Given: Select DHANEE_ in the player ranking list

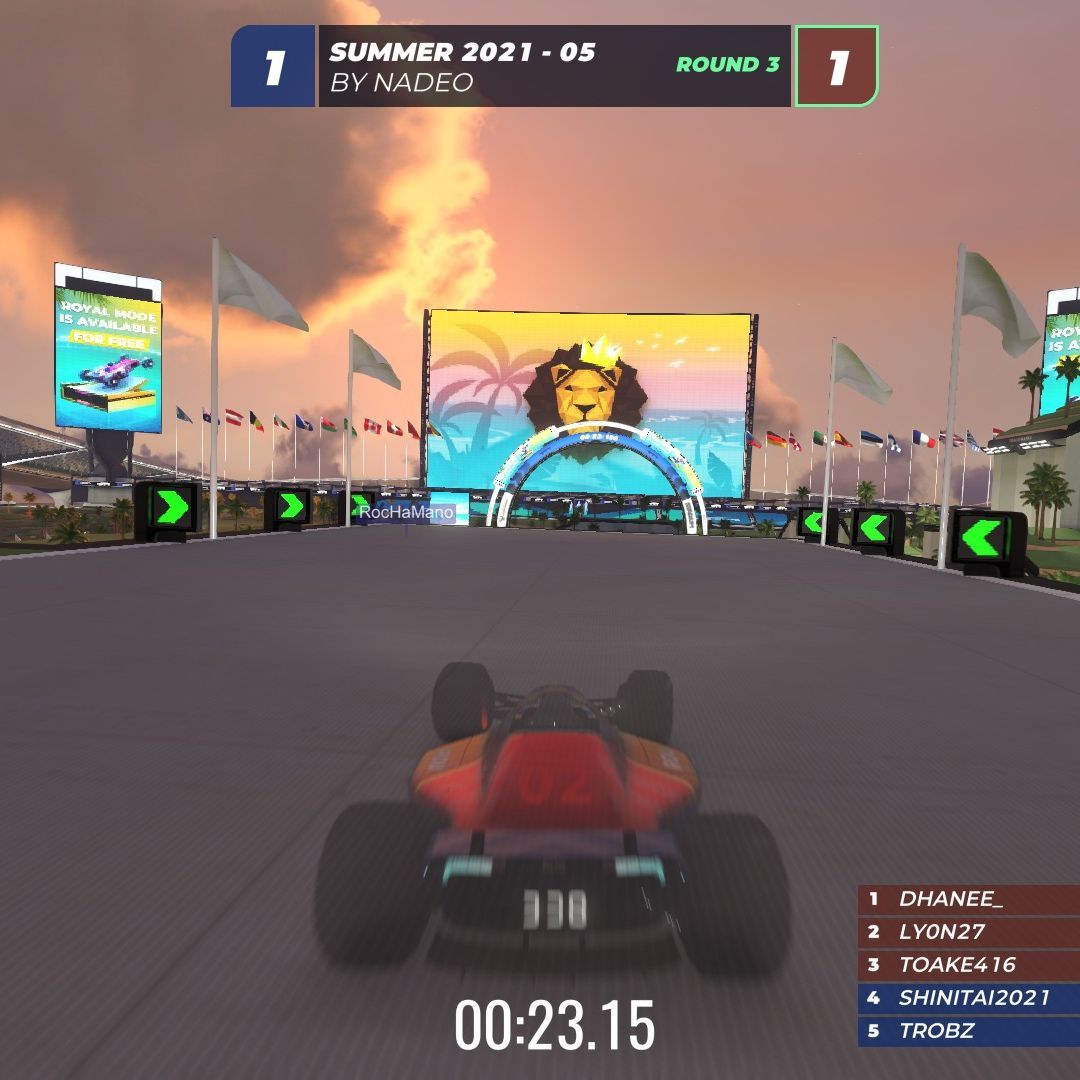Looking at the screenshot, I should [x=966, y=899].
